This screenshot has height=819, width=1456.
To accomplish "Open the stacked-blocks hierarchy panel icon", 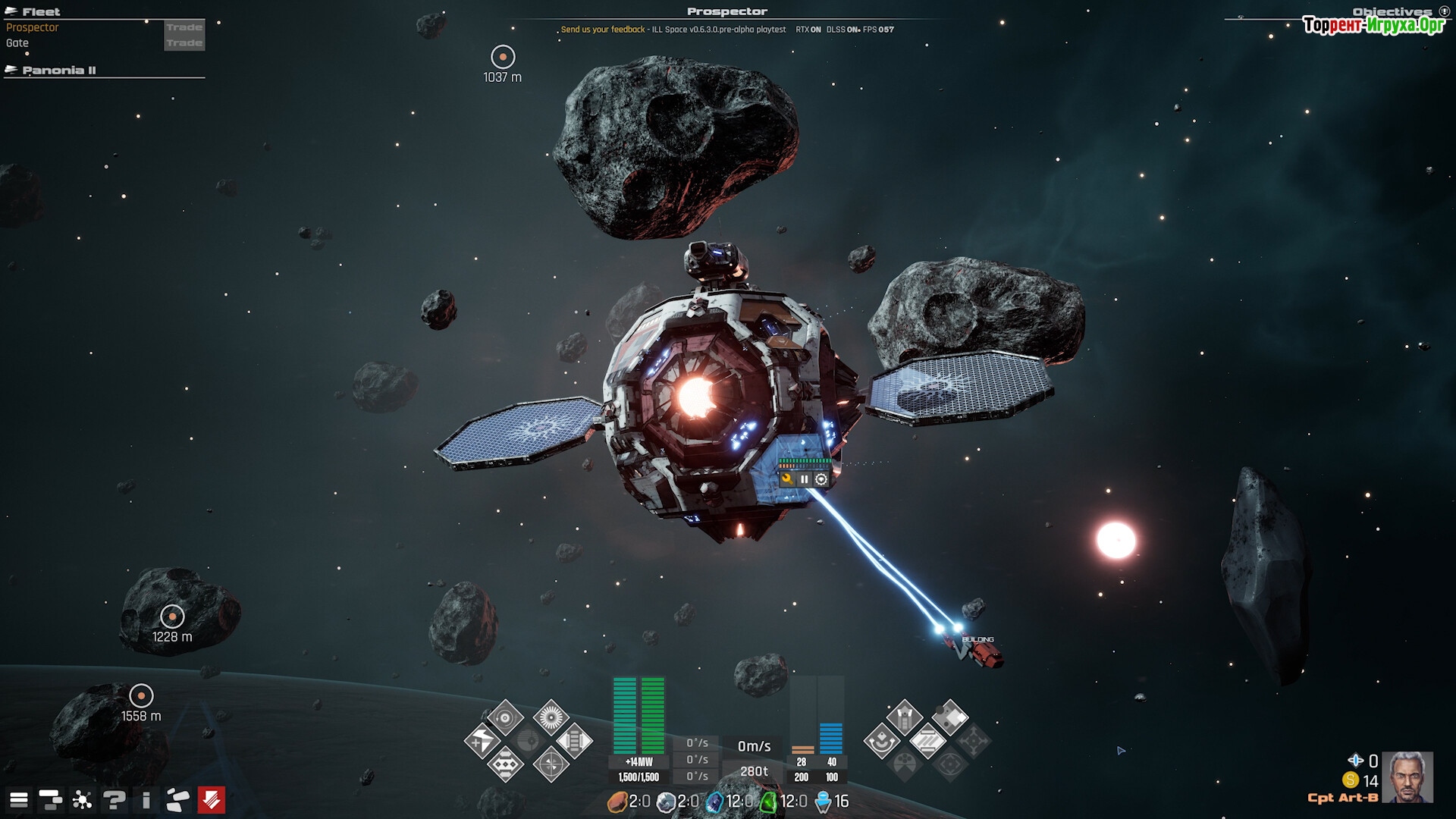I will tap(50, 800).
